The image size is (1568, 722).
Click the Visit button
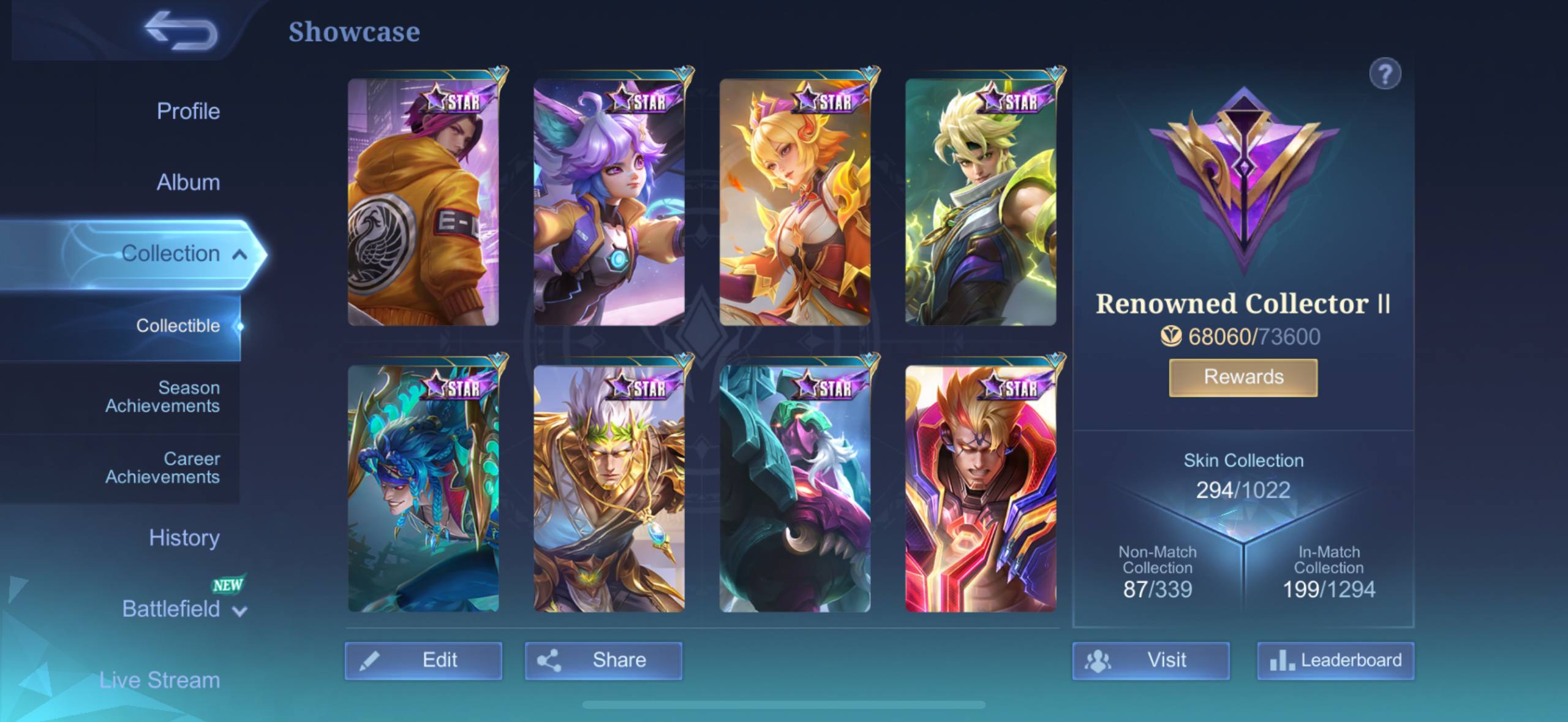[1150, 661]
